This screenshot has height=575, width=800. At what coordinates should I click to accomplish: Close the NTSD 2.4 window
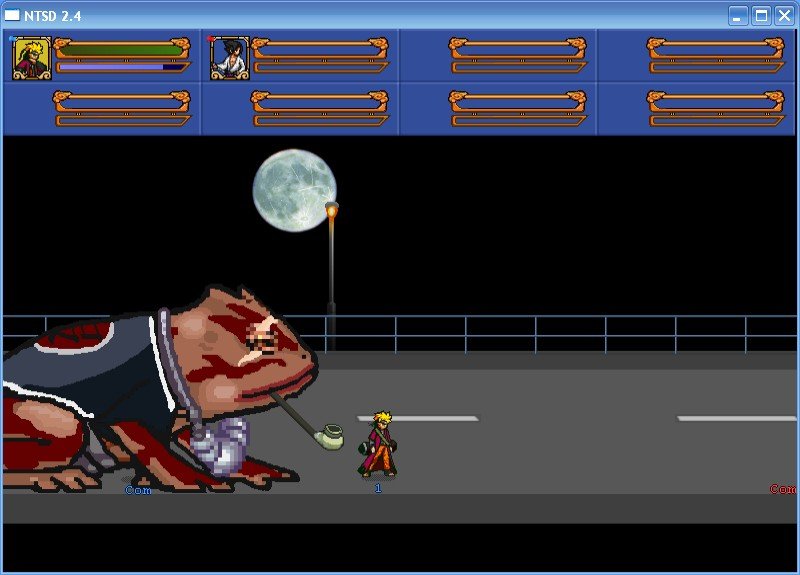pyautogui.click(x=784, y=15)
